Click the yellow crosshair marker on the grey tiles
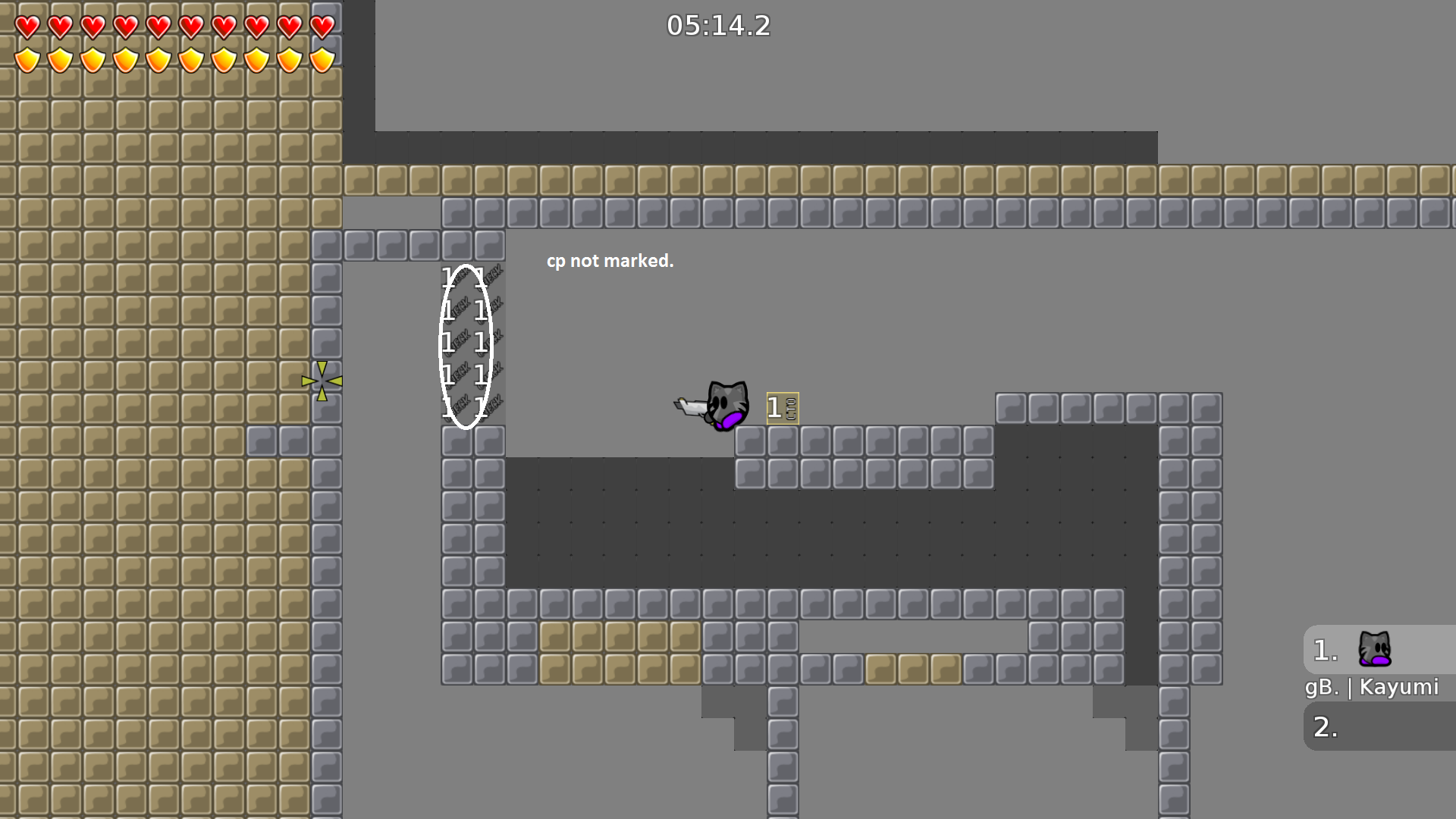Image resolution: width=1456 pixels, height=819 pixels. [x=323, y=379]
